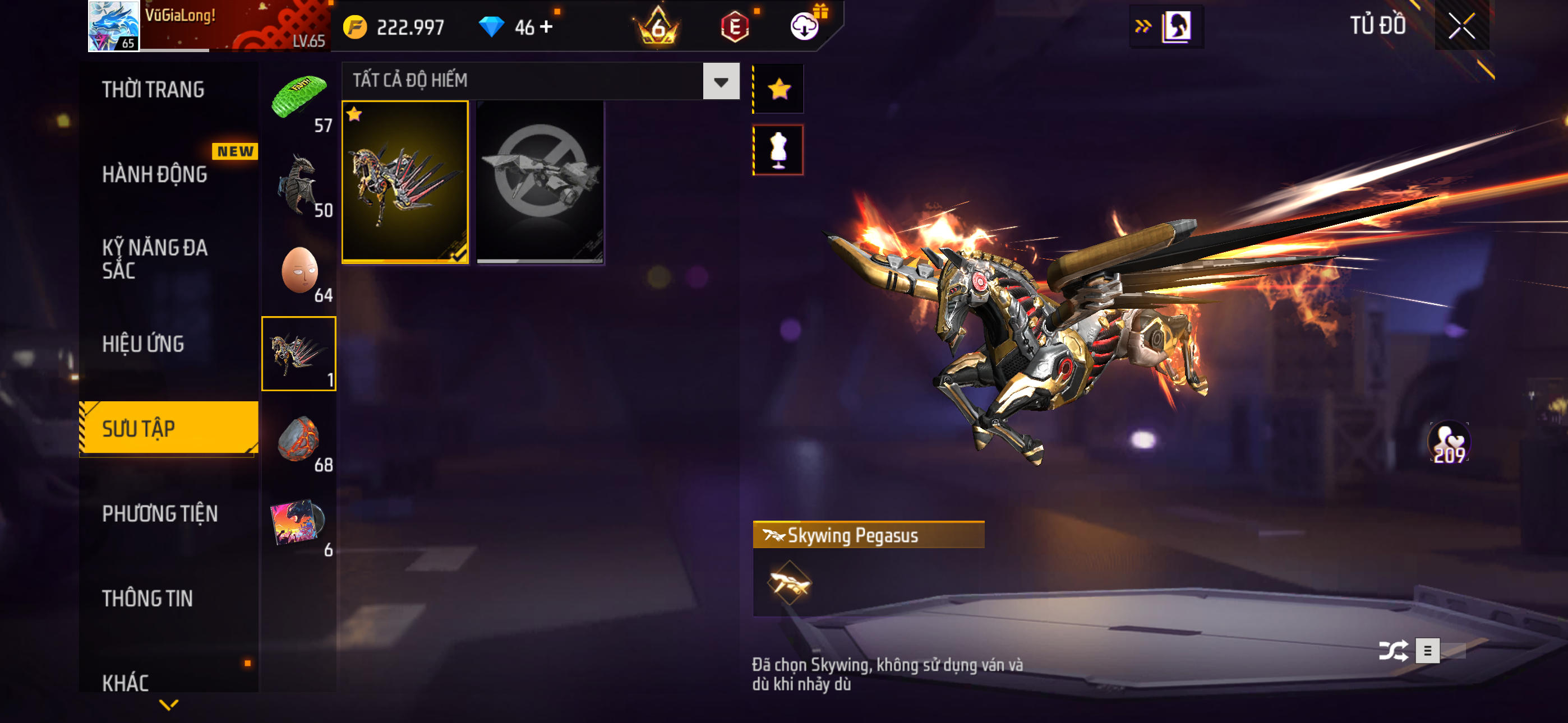Select the green parachute subcategory
1568x723 pixels.
[x=299, y=99]
